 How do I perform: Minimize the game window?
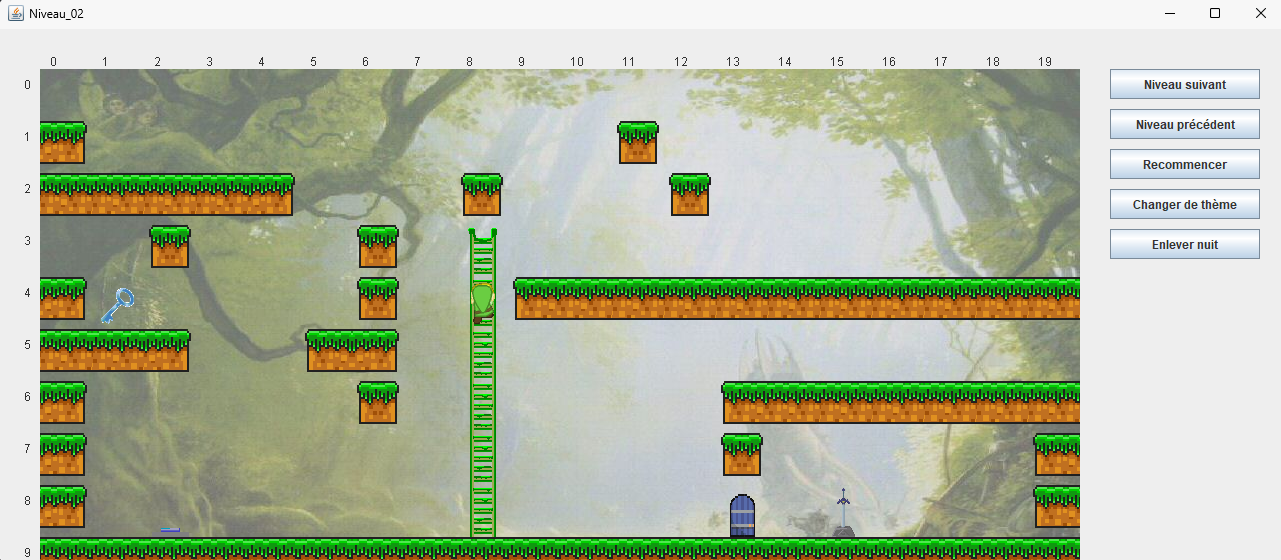1169,13
